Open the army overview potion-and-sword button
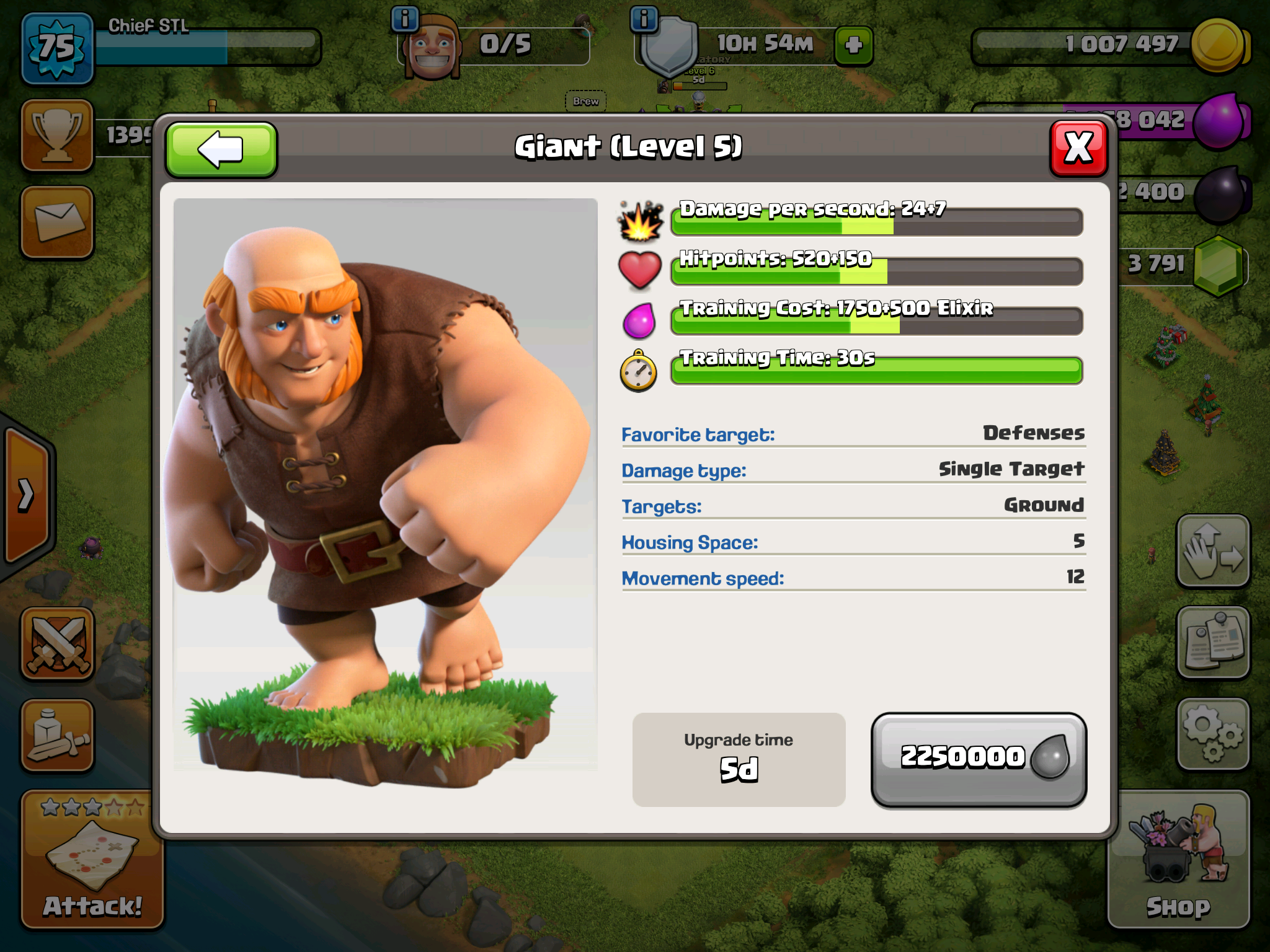 click(x=57, y=735)
